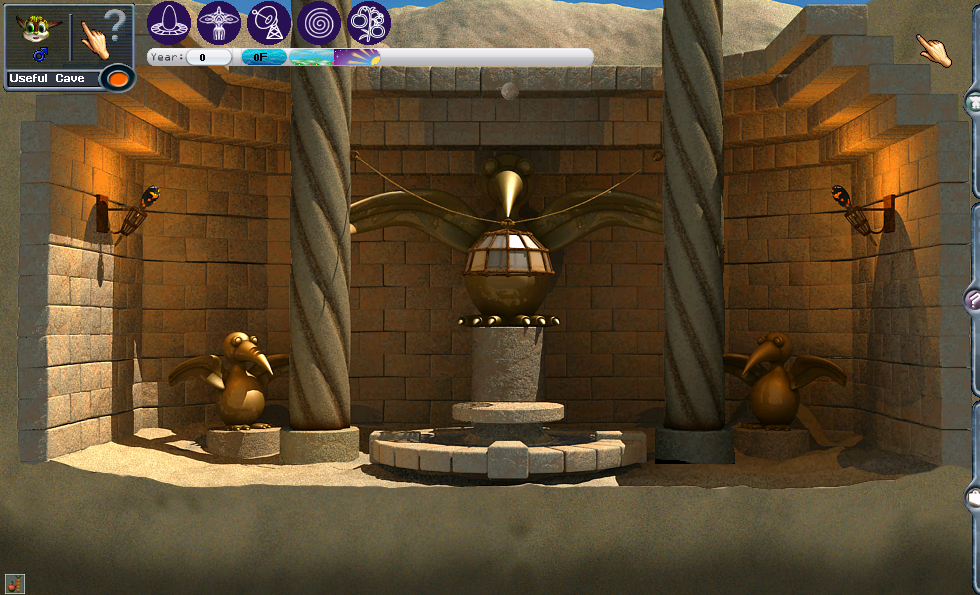Select the Norn creature portrait

point(36,36)
